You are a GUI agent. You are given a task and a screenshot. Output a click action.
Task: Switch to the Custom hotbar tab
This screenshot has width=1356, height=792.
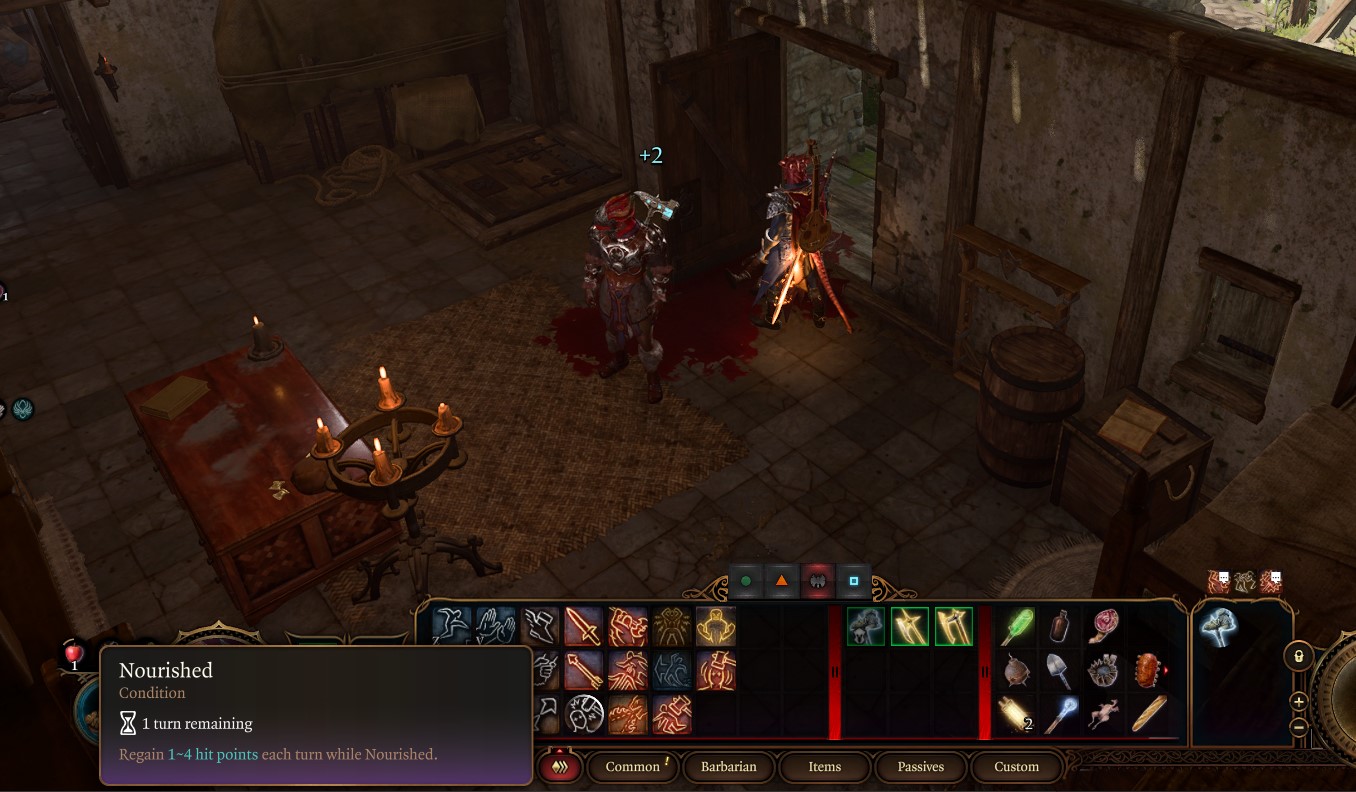tap(1016, 767)
